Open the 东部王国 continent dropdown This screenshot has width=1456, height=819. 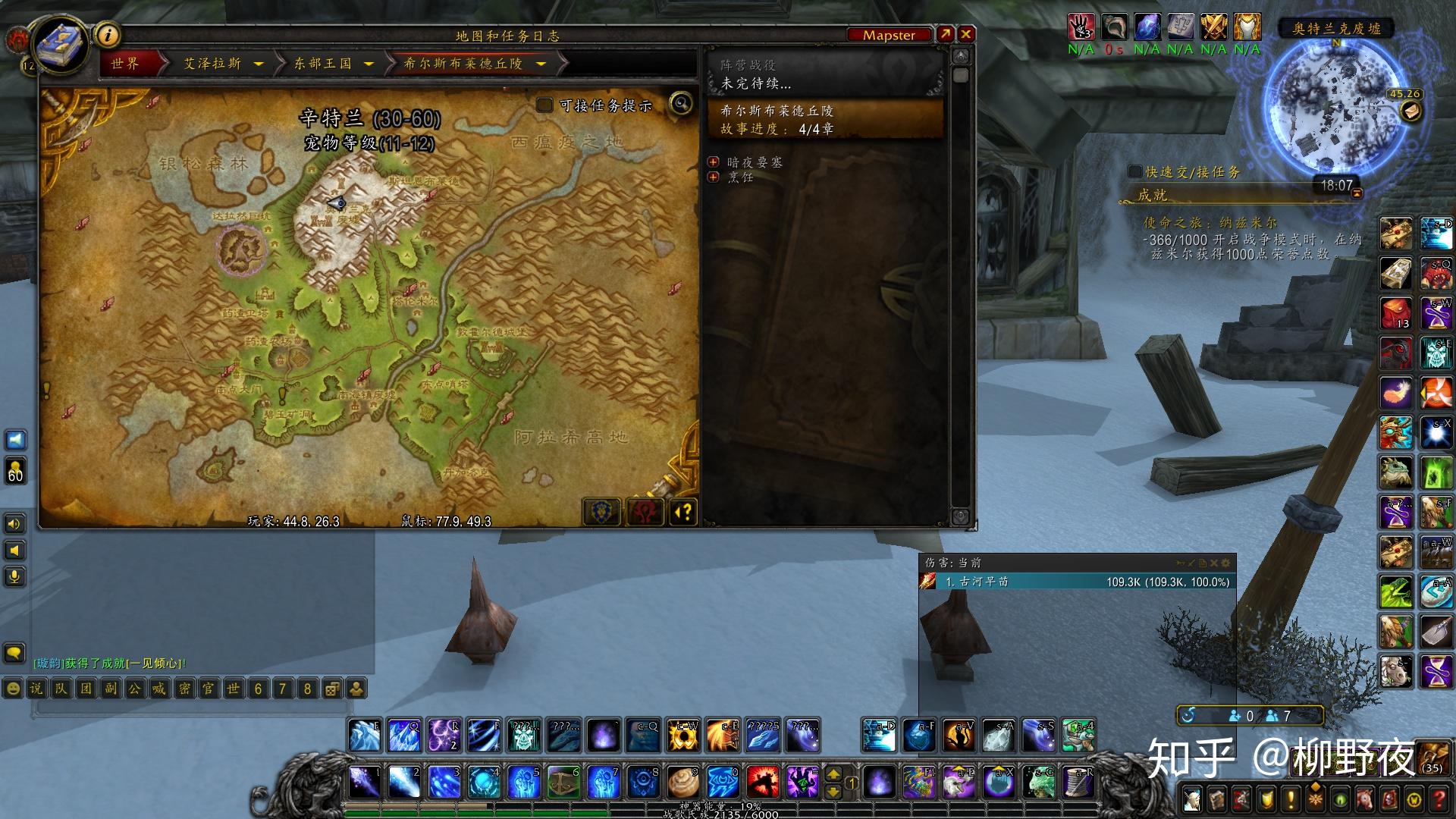tap(369, 64)
